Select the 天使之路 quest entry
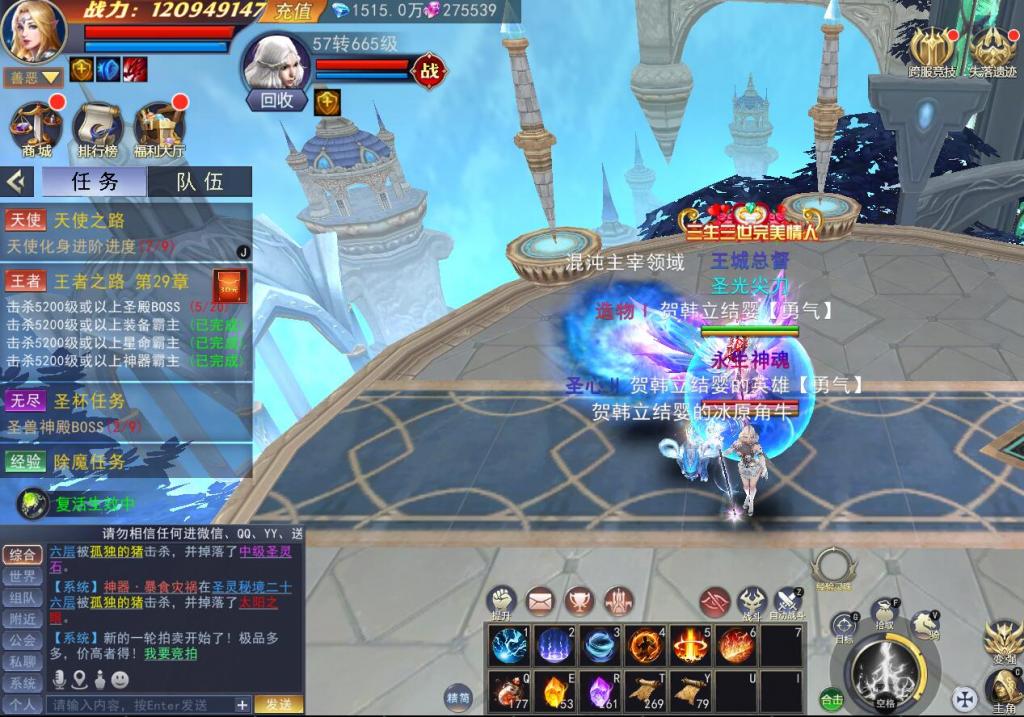The image size is (1024, 717). point(90,220)
